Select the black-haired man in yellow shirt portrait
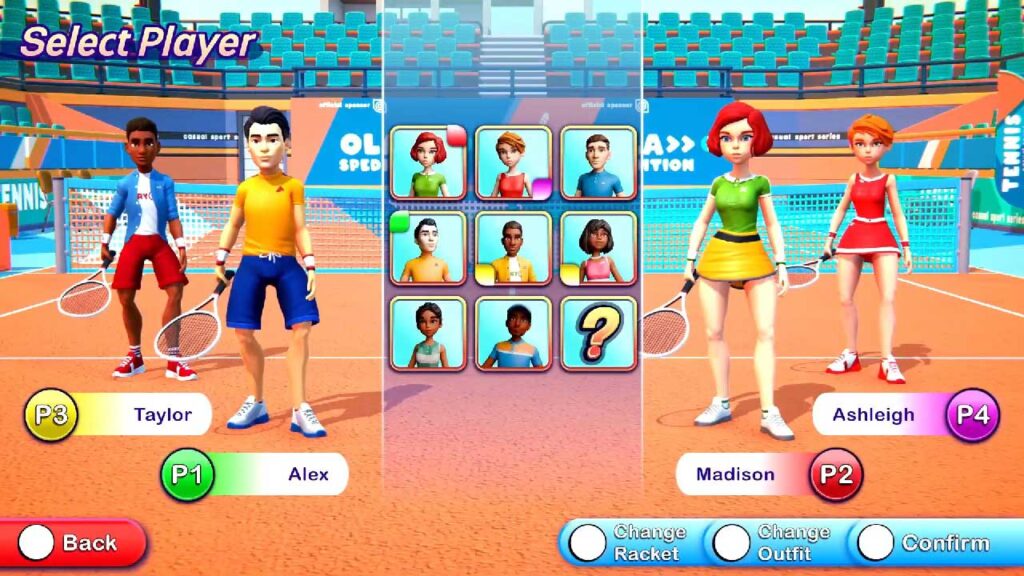This screenshot has height=576, width=1024. pos(428,248)
